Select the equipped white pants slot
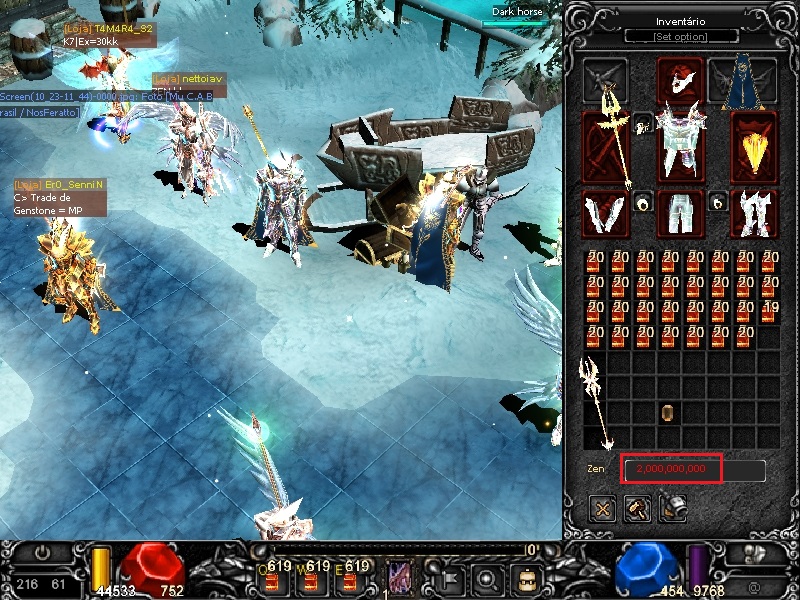 pyautogui.click(x=680, y=213)
